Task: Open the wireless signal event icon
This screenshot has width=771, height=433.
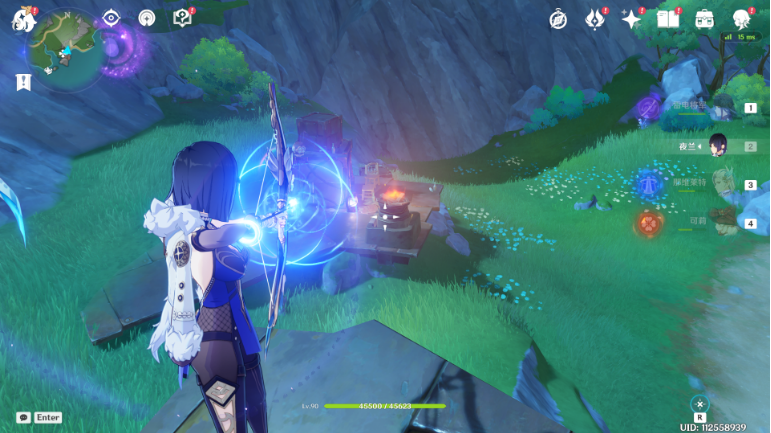Action: pyautogui.click(x=147, y=18)
